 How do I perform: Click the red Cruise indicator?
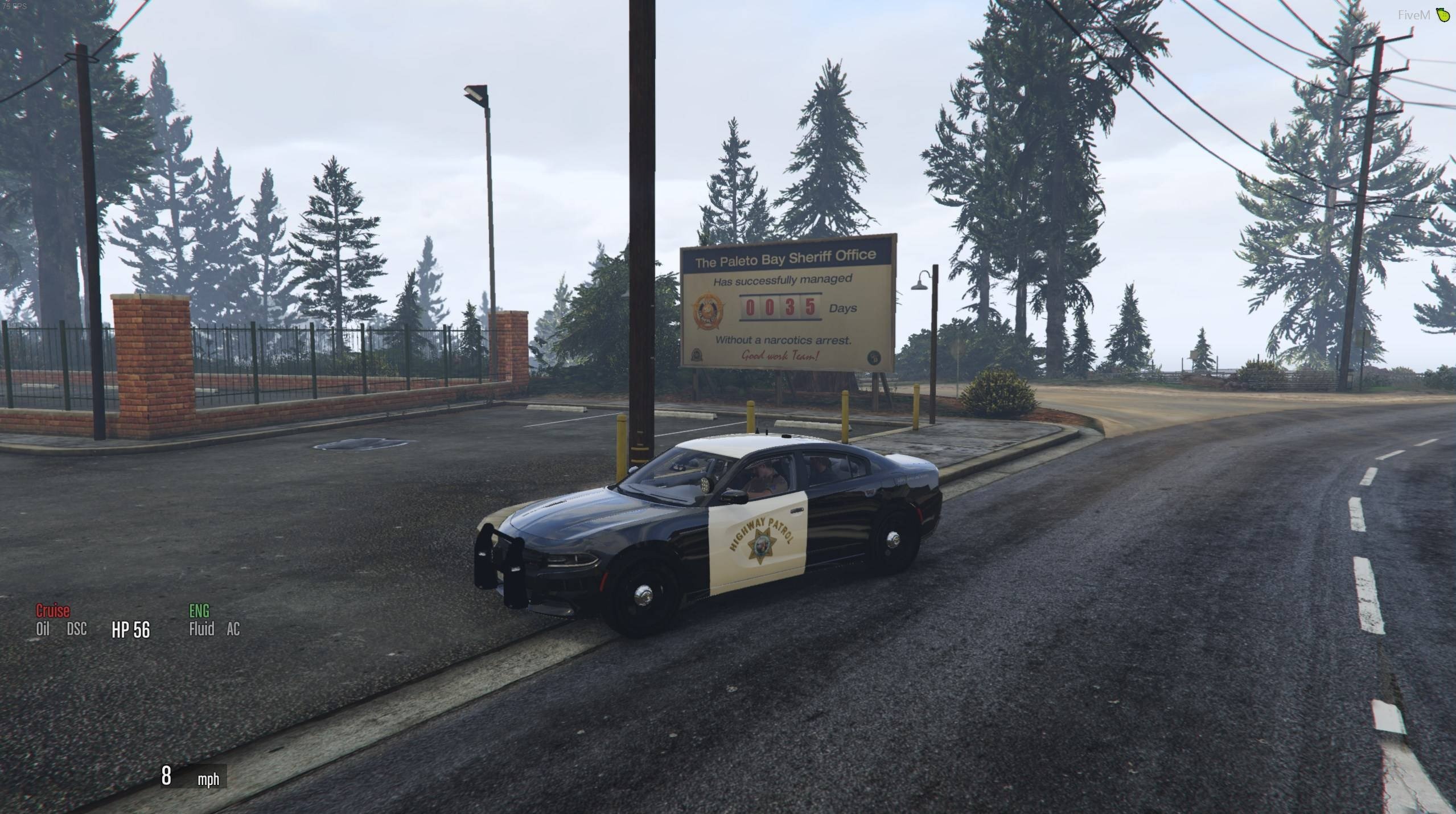(52, 611)
